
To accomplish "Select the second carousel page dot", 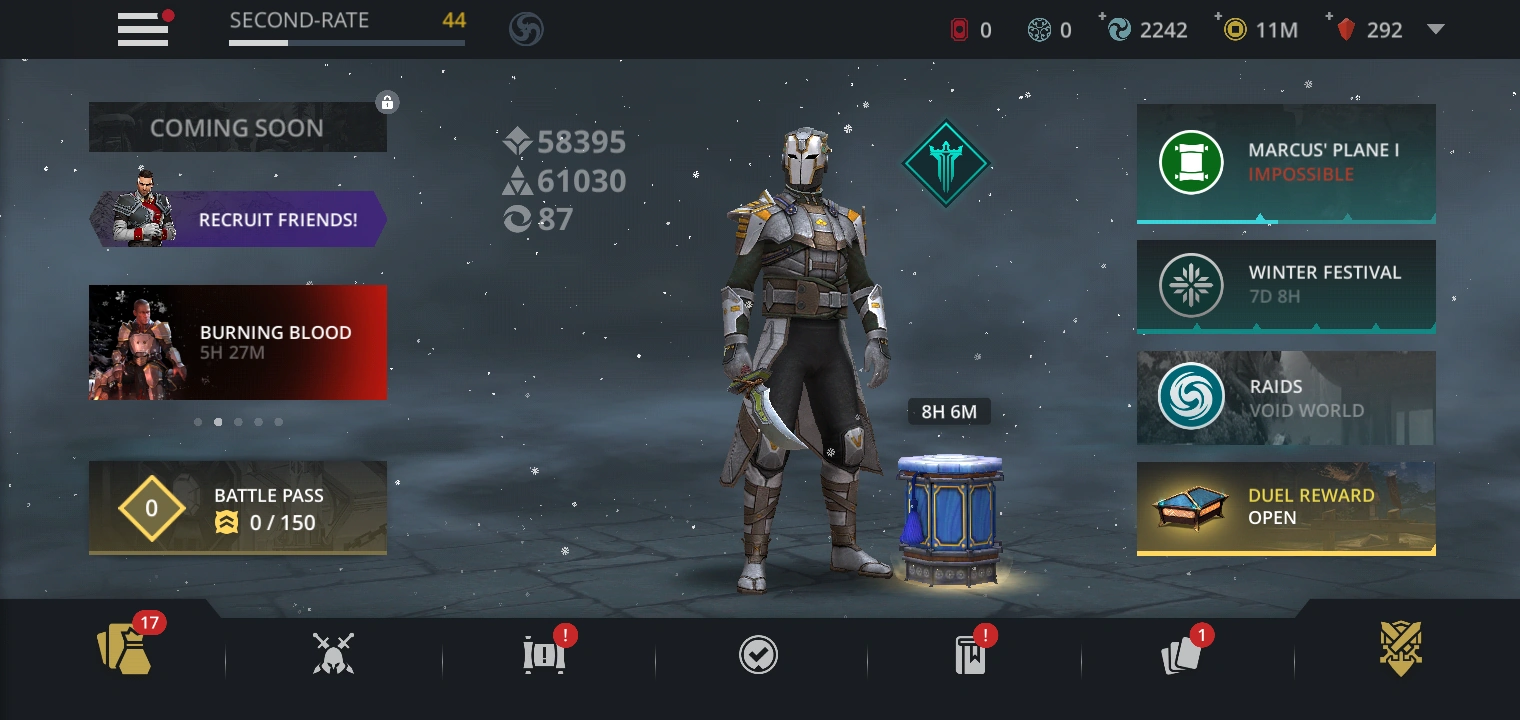I will (x=218, y=422).
